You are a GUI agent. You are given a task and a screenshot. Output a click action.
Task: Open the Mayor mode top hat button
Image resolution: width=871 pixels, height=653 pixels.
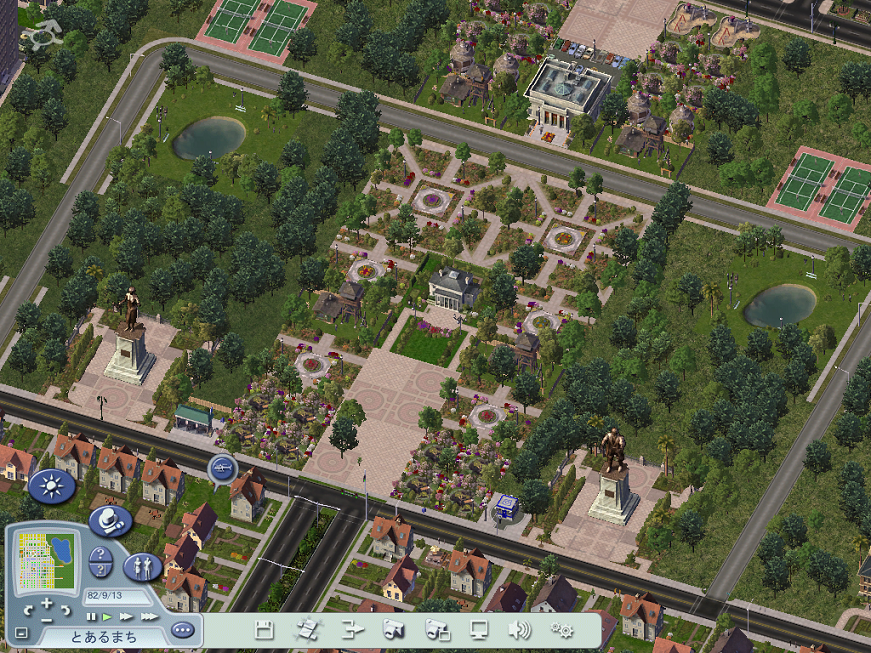point(109,521)
